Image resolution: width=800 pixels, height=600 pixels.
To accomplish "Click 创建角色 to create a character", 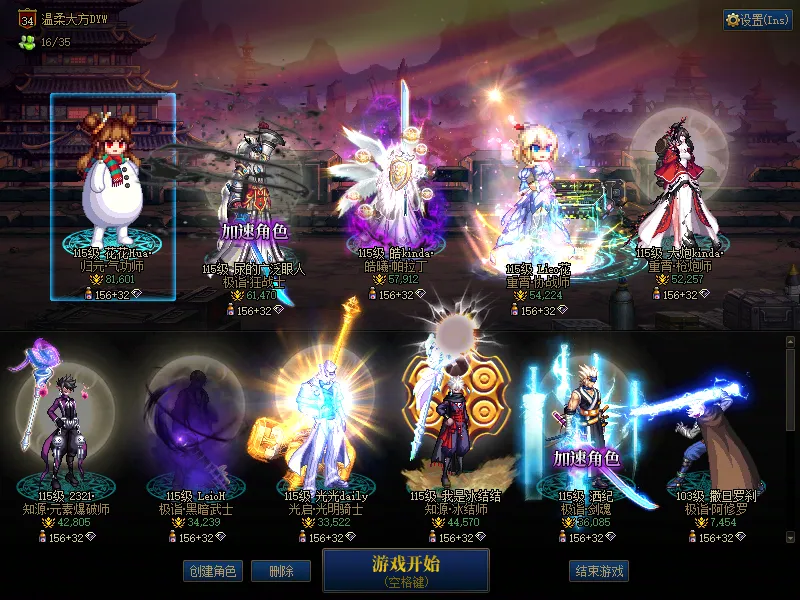I will click(x=212, y=571).
